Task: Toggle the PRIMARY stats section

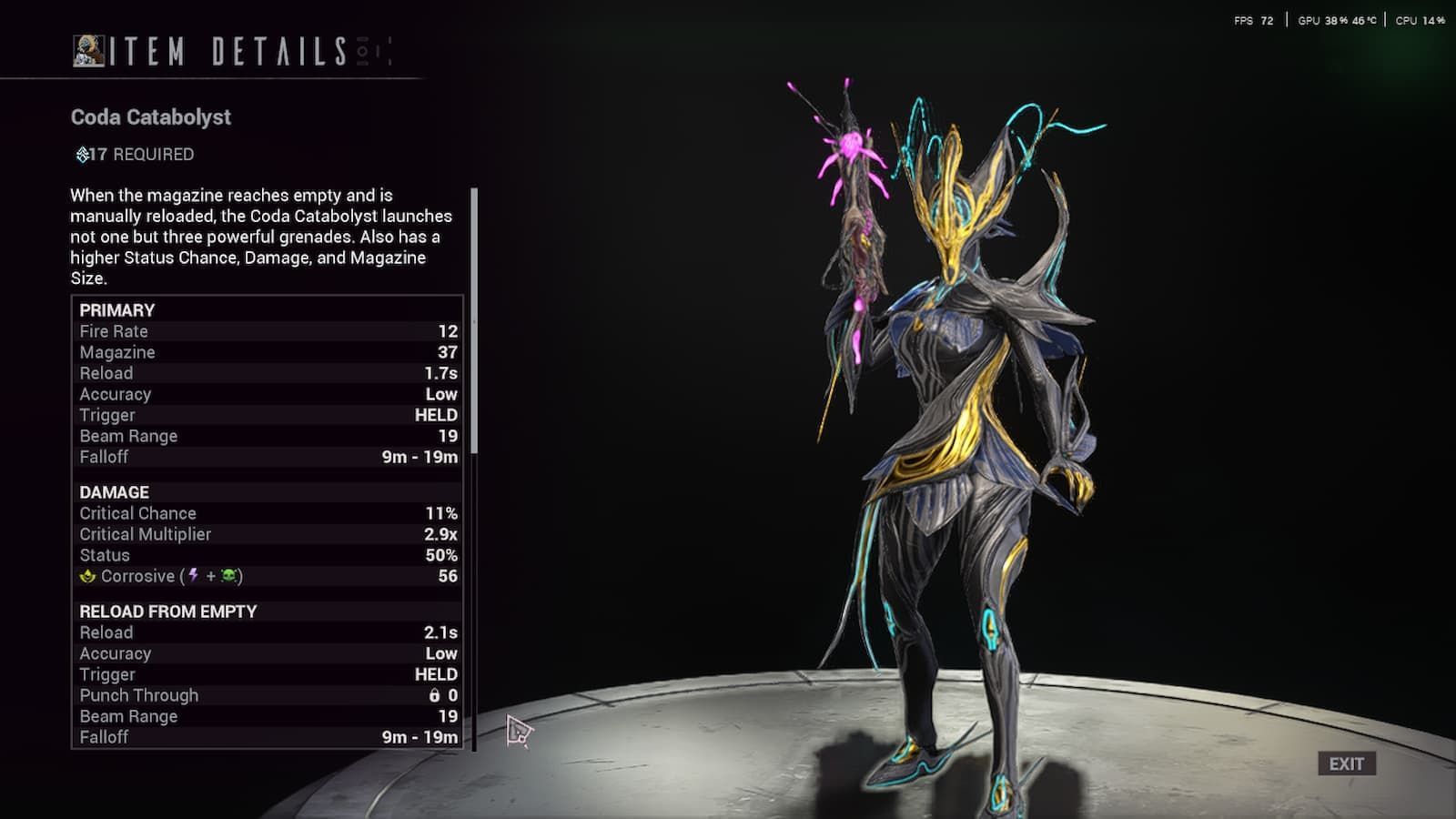Action: 118,309
